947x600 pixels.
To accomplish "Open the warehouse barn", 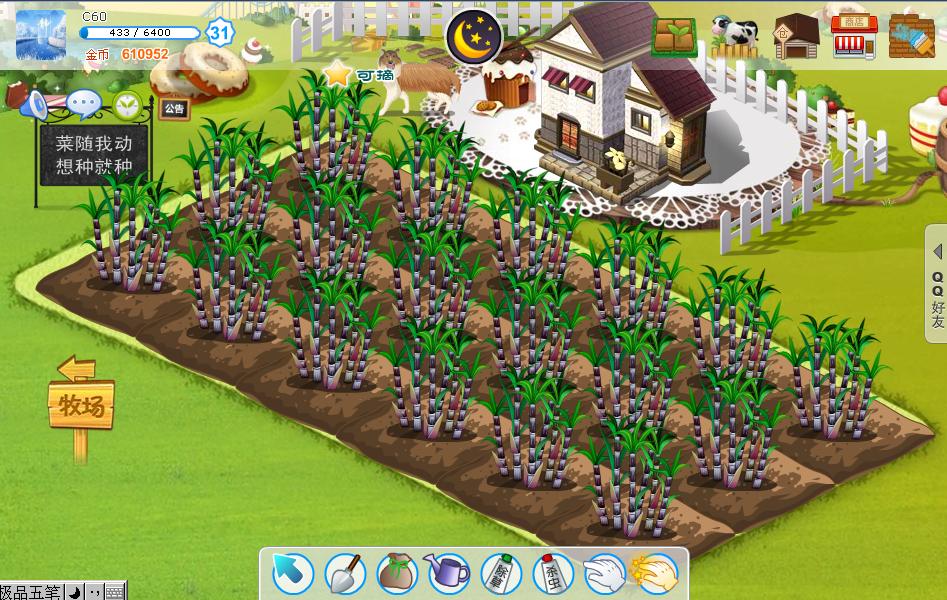I will [796, 37].
